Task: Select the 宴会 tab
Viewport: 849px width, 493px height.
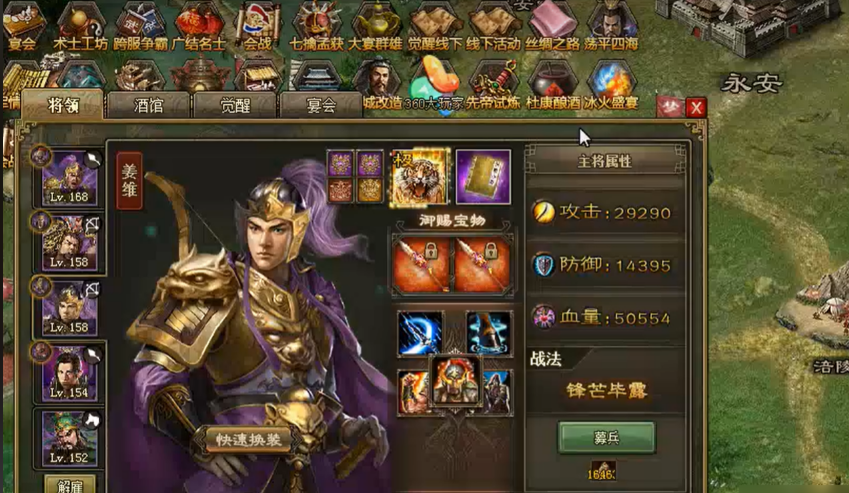Action: pyautogui.click(x=321, y=104)
